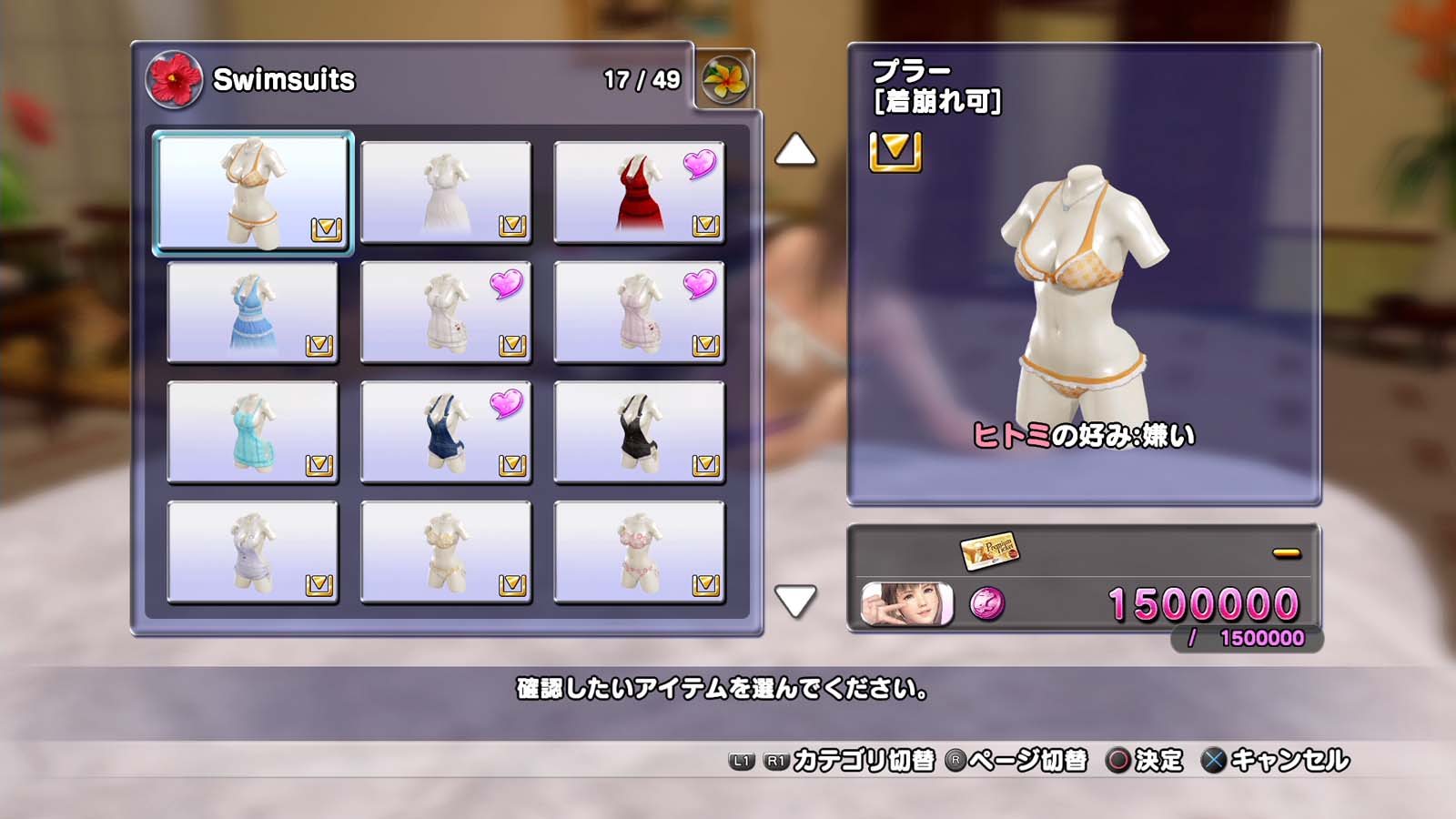Image resolution: width=1456 pixels, height=819 pixels.
Task: Click the character portrait icon
Action: click(906, 604)
